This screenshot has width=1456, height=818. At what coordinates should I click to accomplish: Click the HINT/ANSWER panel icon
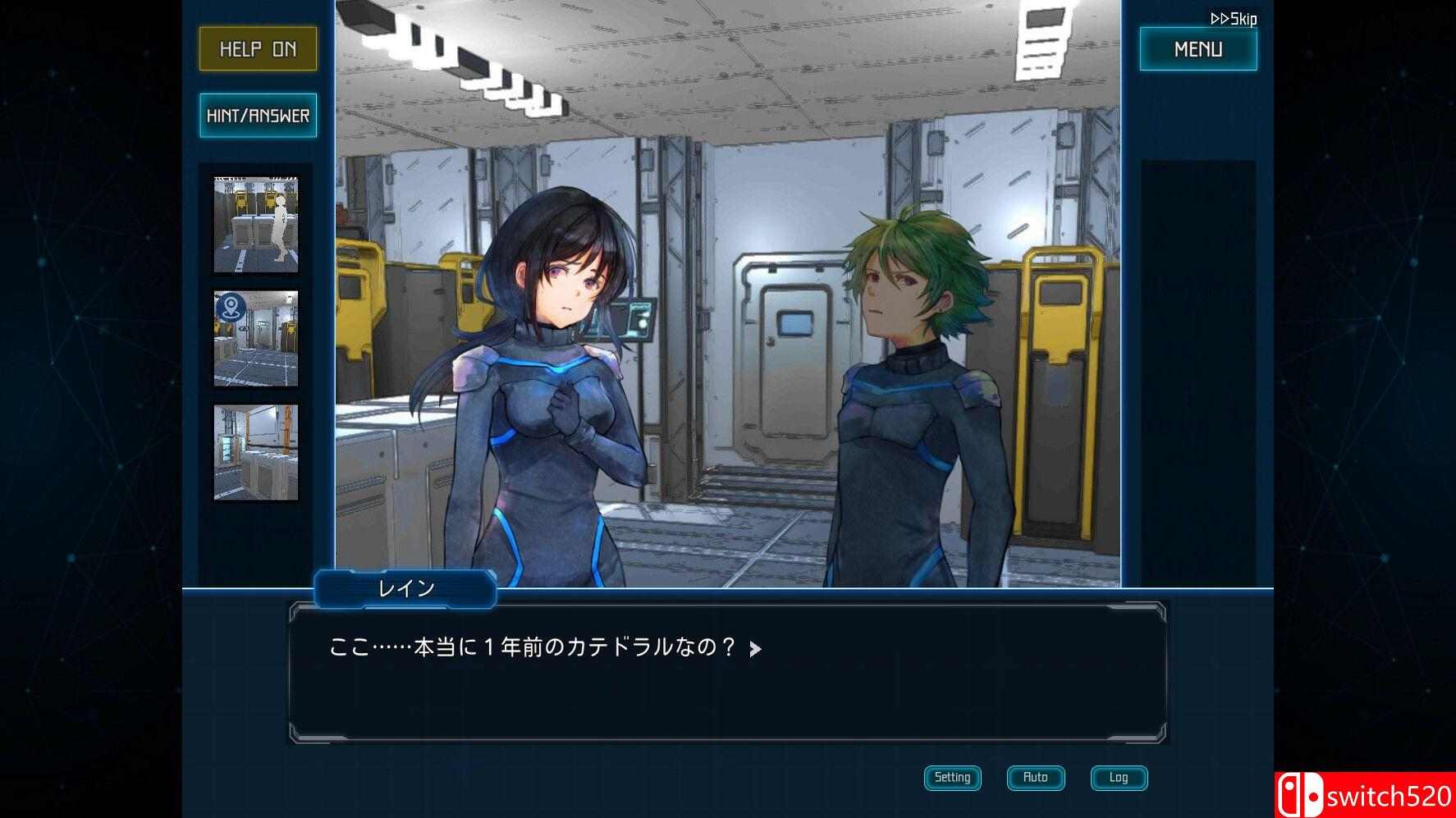[x=257, y=115]
